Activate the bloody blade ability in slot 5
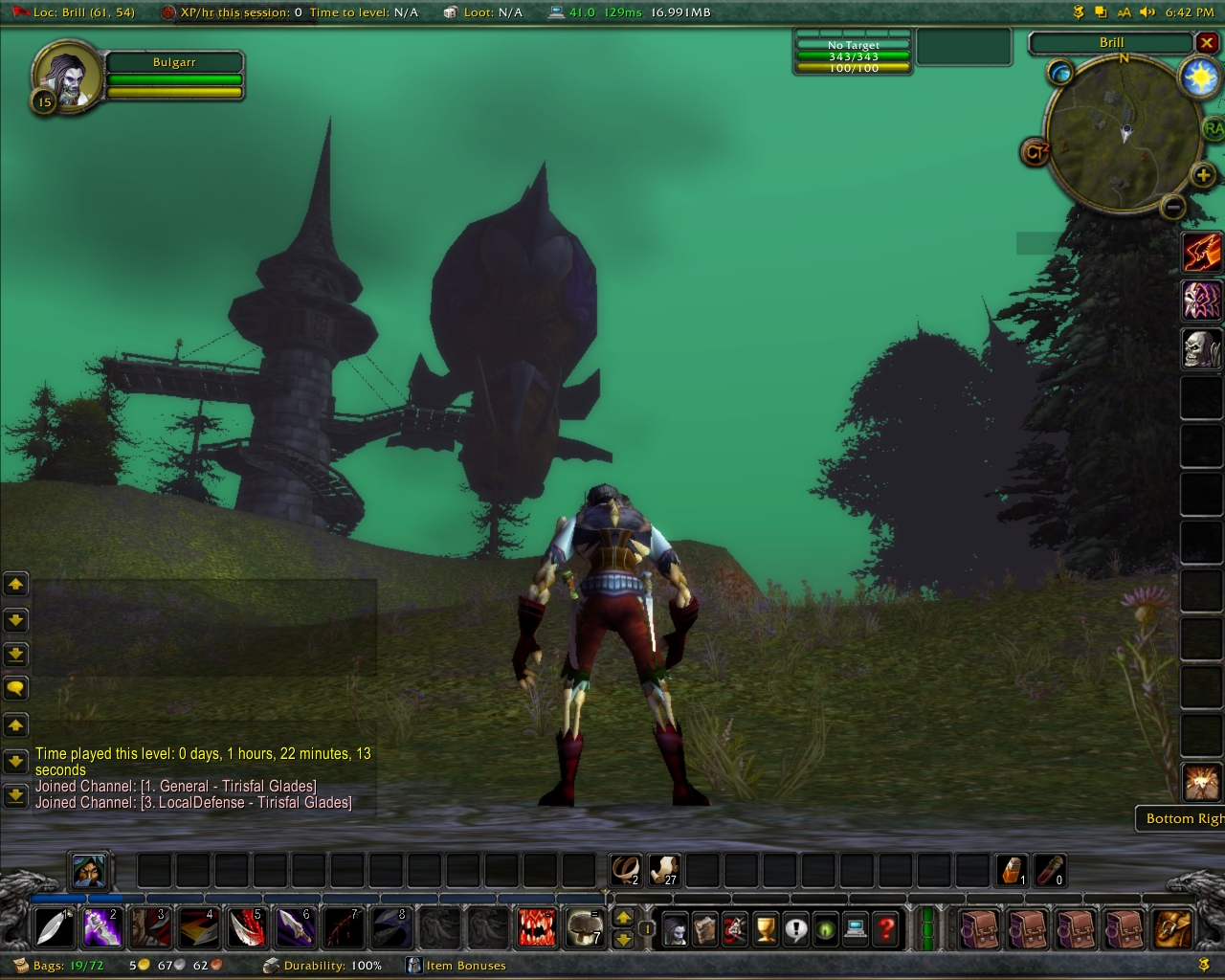Screen dimensions: 1225x980 pos(246,927)
